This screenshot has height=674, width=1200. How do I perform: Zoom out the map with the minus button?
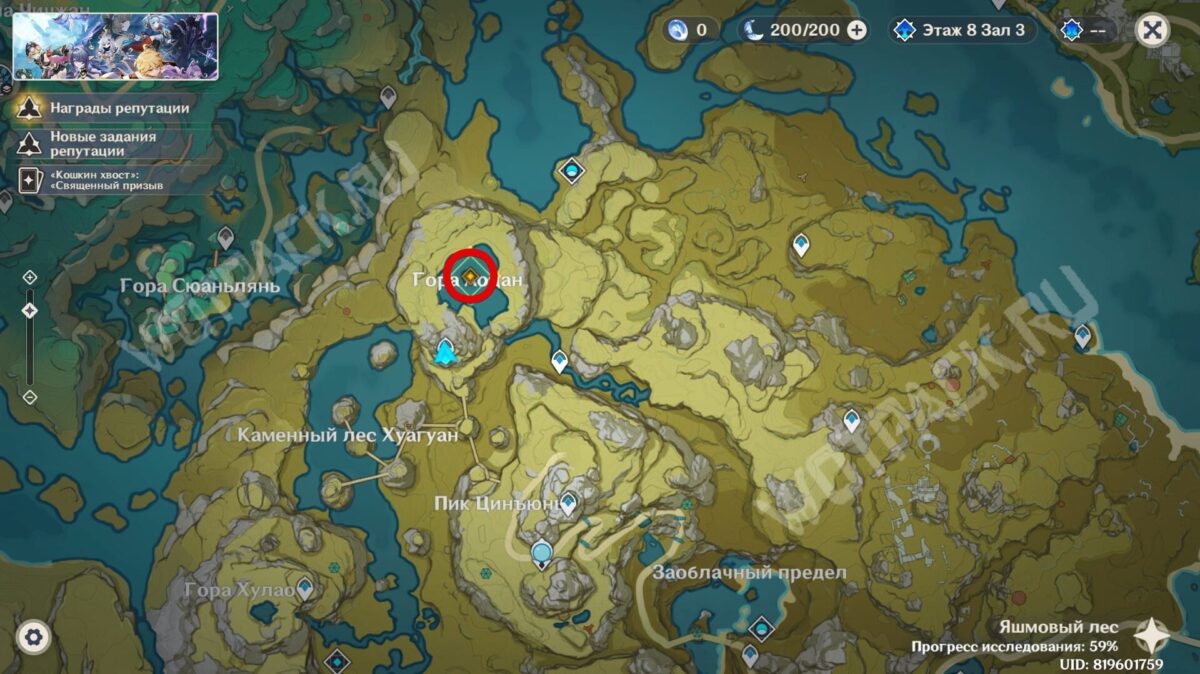tap(30, 397)
